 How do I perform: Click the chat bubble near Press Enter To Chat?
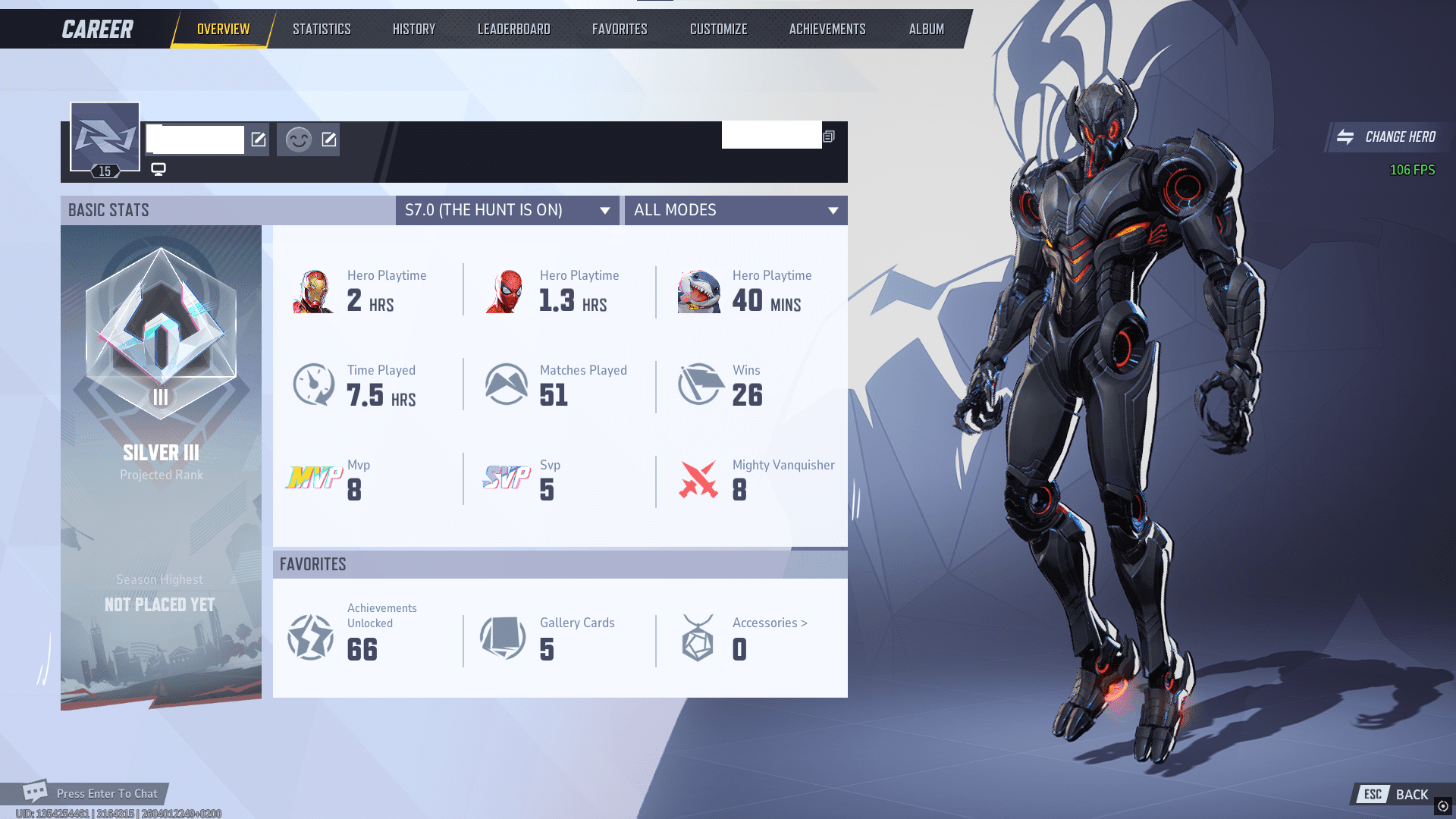pos(36,791)
